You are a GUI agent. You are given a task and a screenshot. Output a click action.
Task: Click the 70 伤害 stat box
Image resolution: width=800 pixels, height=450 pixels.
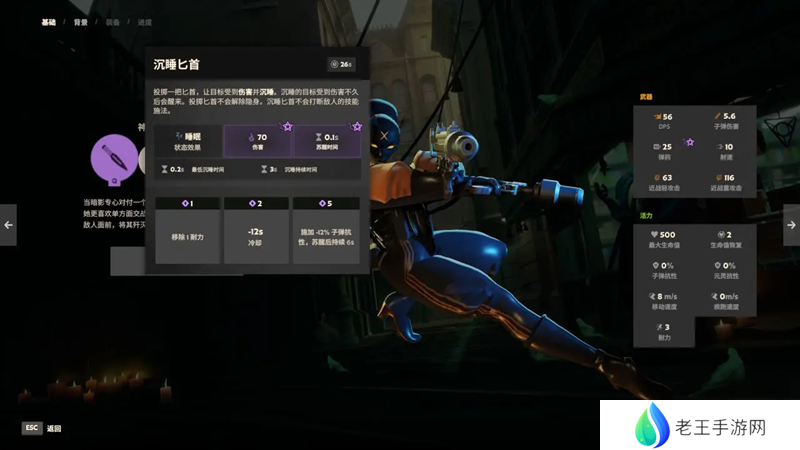(x=257, y=141)
